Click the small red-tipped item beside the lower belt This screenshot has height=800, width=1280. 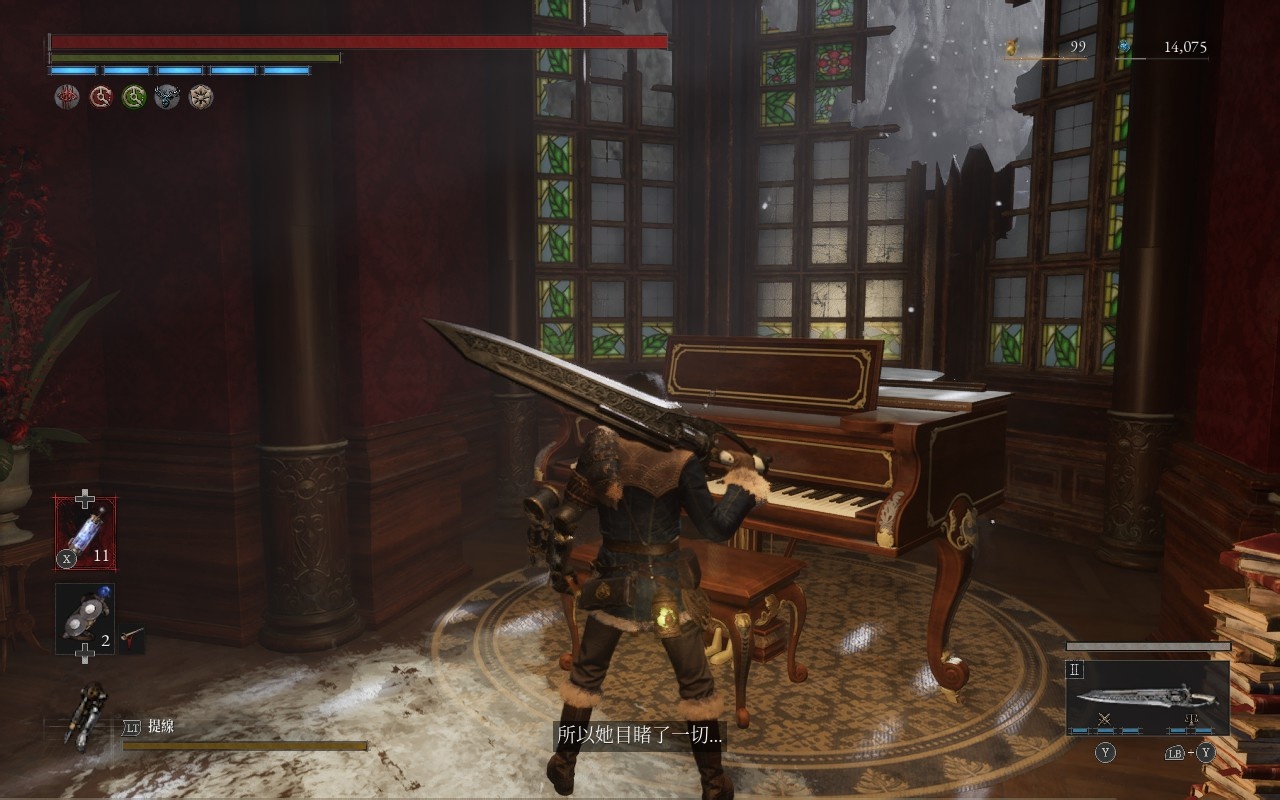[x=131, y=636]
